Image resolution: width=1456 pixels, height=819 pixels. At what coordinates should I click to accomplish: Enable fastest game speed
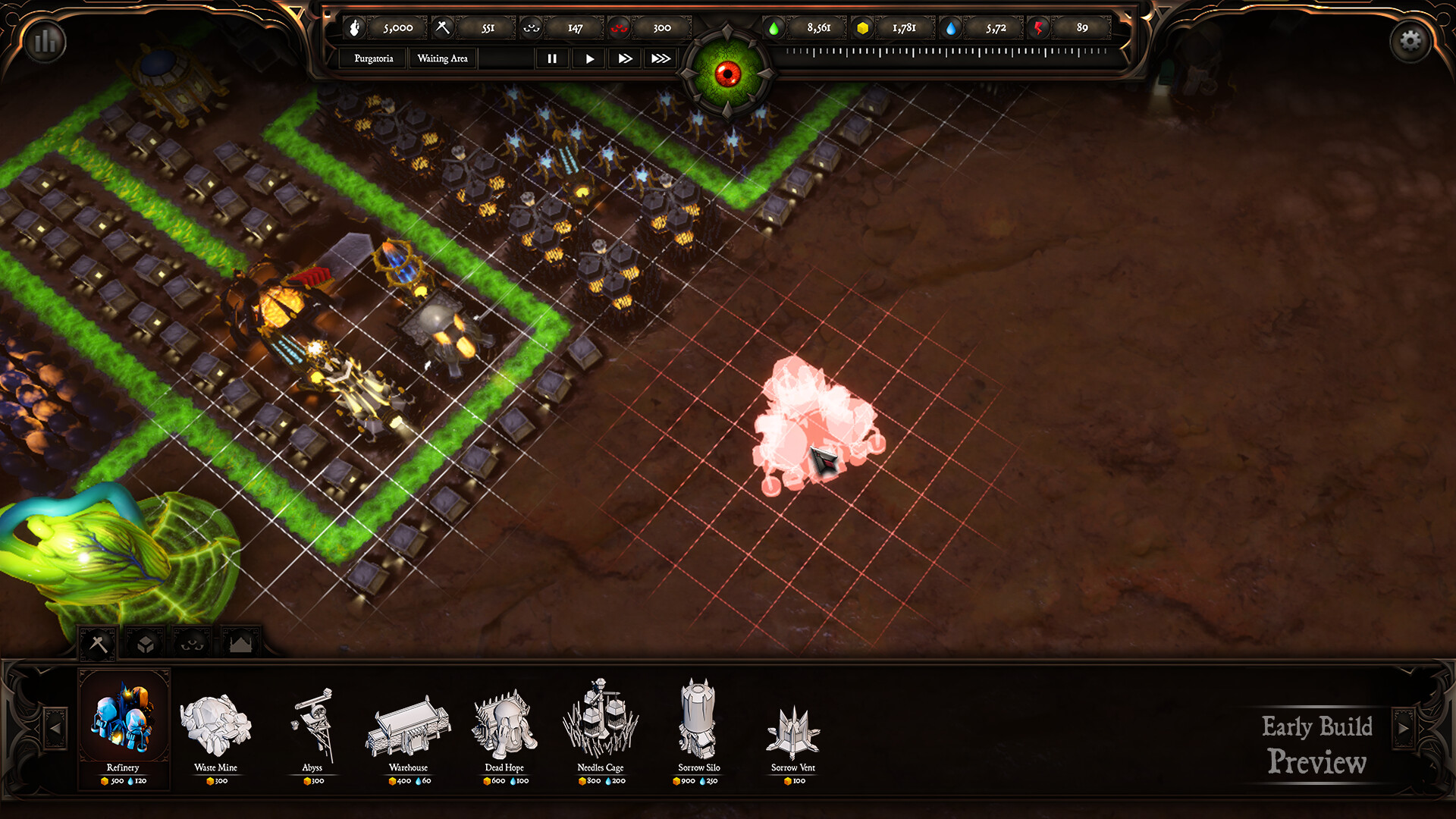pos(660,58)
